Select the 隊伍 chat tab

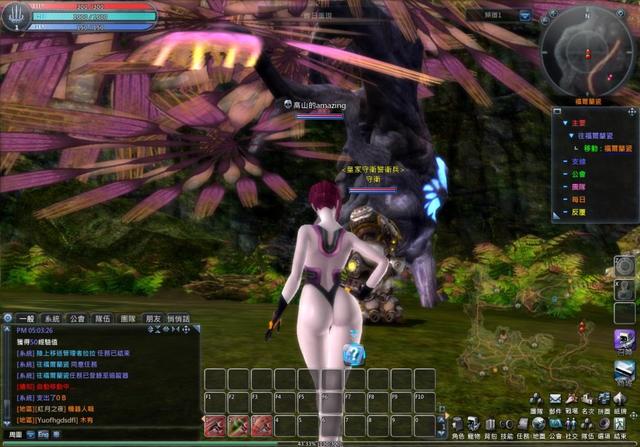pyautogui.click(x=103, y=318)
